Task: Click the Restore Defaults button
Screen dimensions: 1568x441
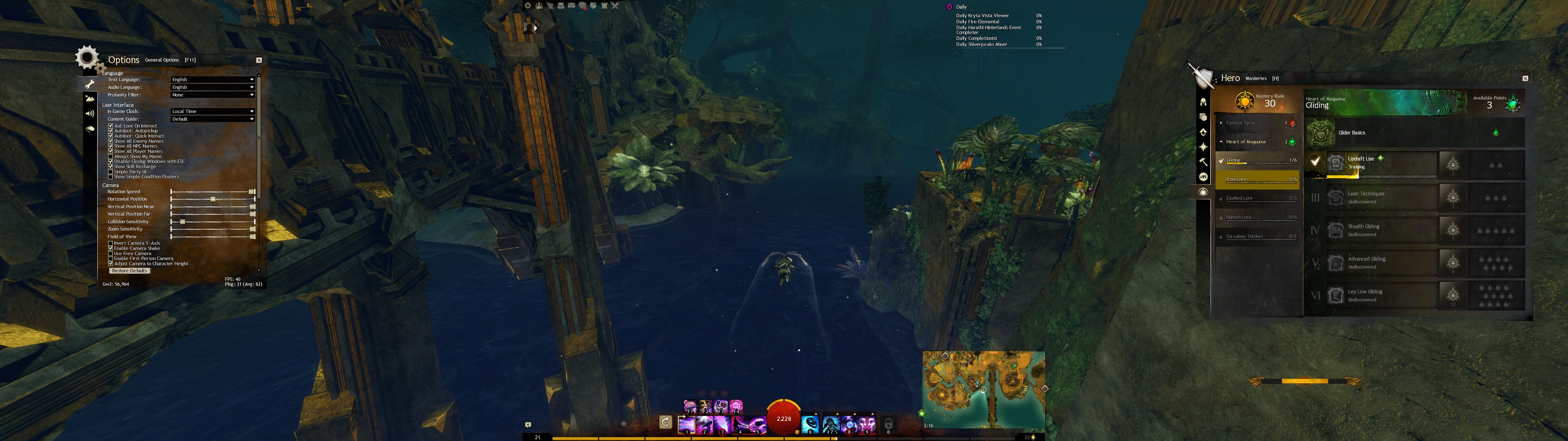Action: coord(130,270)
